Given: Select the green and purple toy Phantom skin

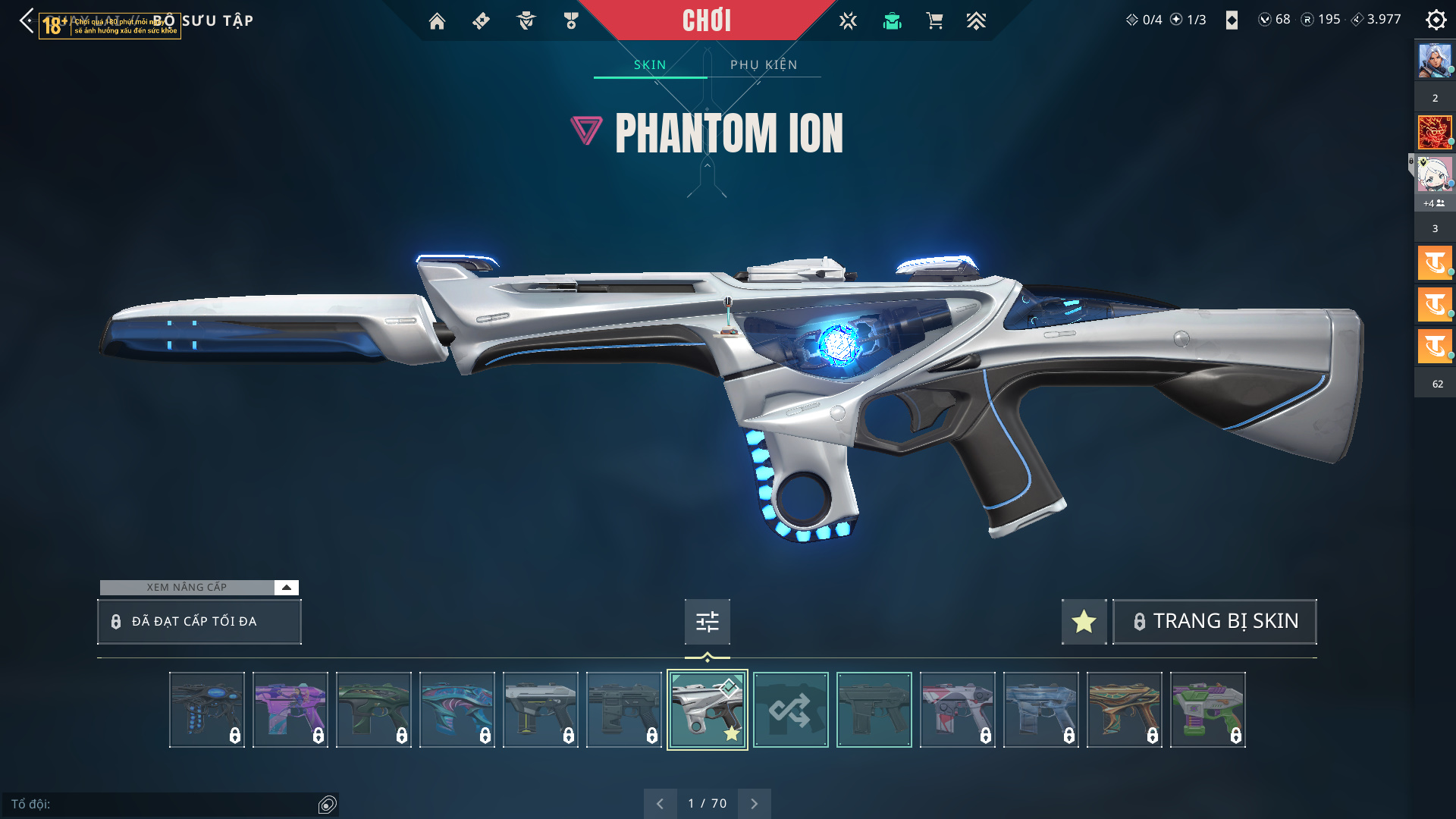Looking at the screenshot, I should pos(1207,711).
